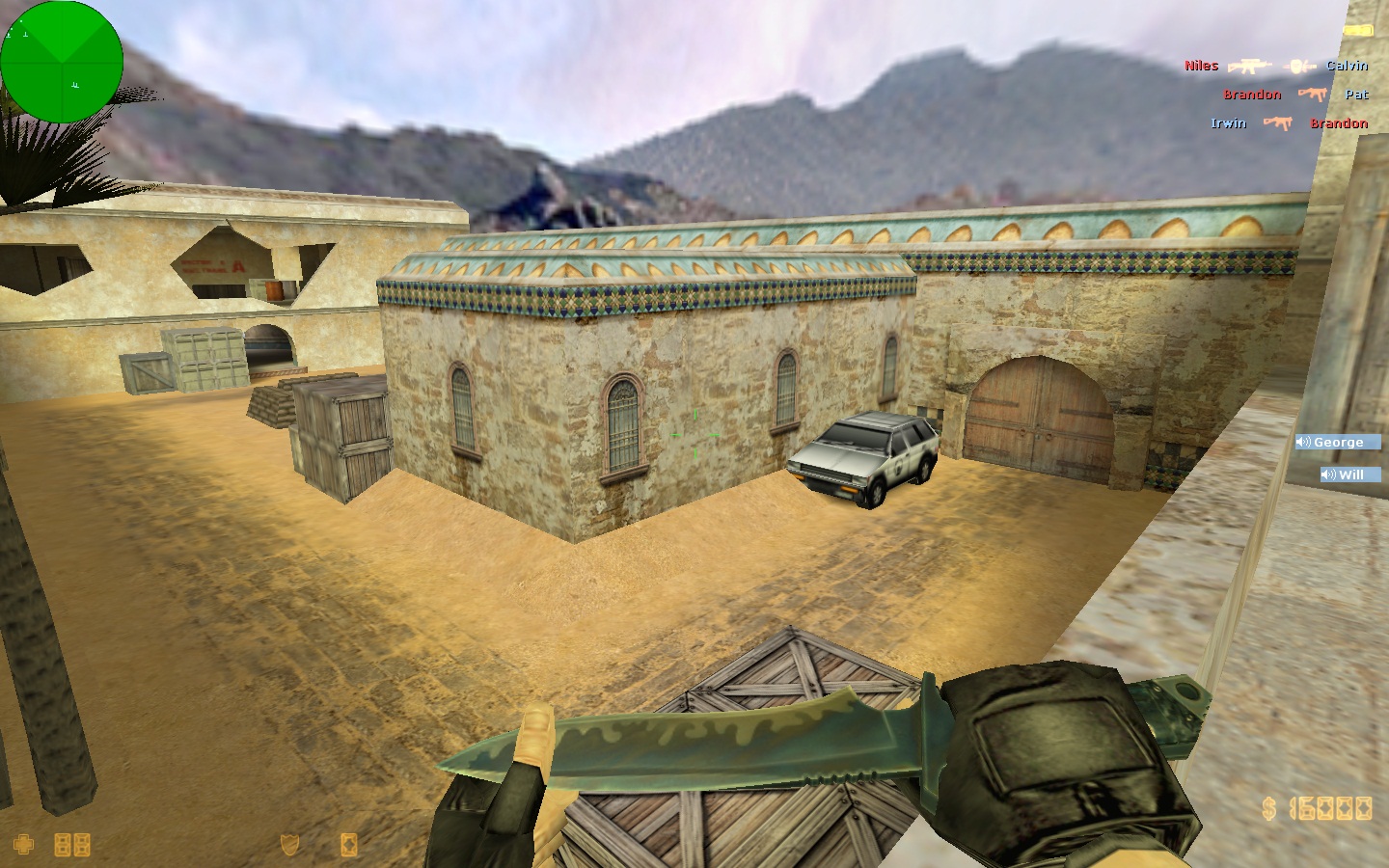1389x868 pixels.
Task: Click the shield armor icon in the bottom HUD
Action: (x=288, y=846)
